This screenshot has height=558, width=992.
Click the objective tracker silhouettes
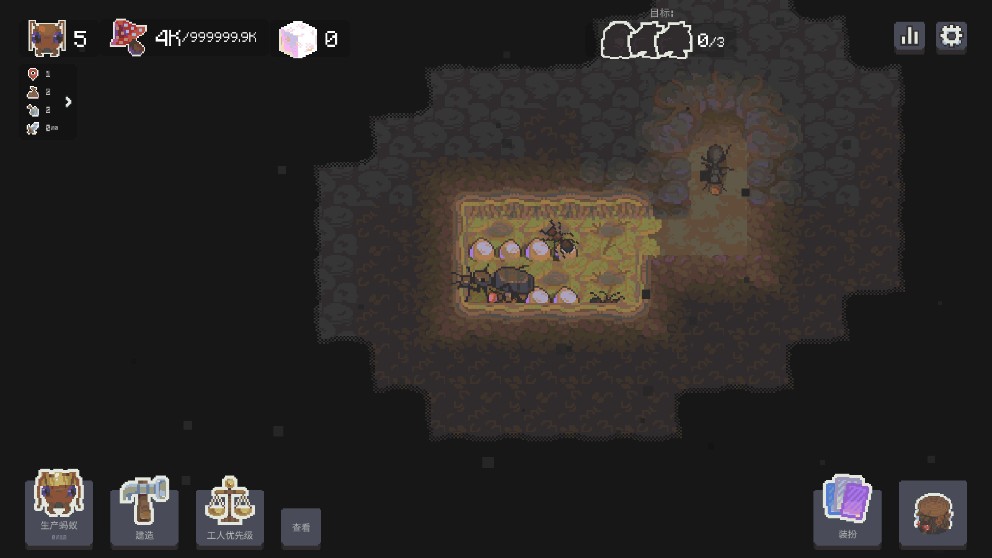648,41
